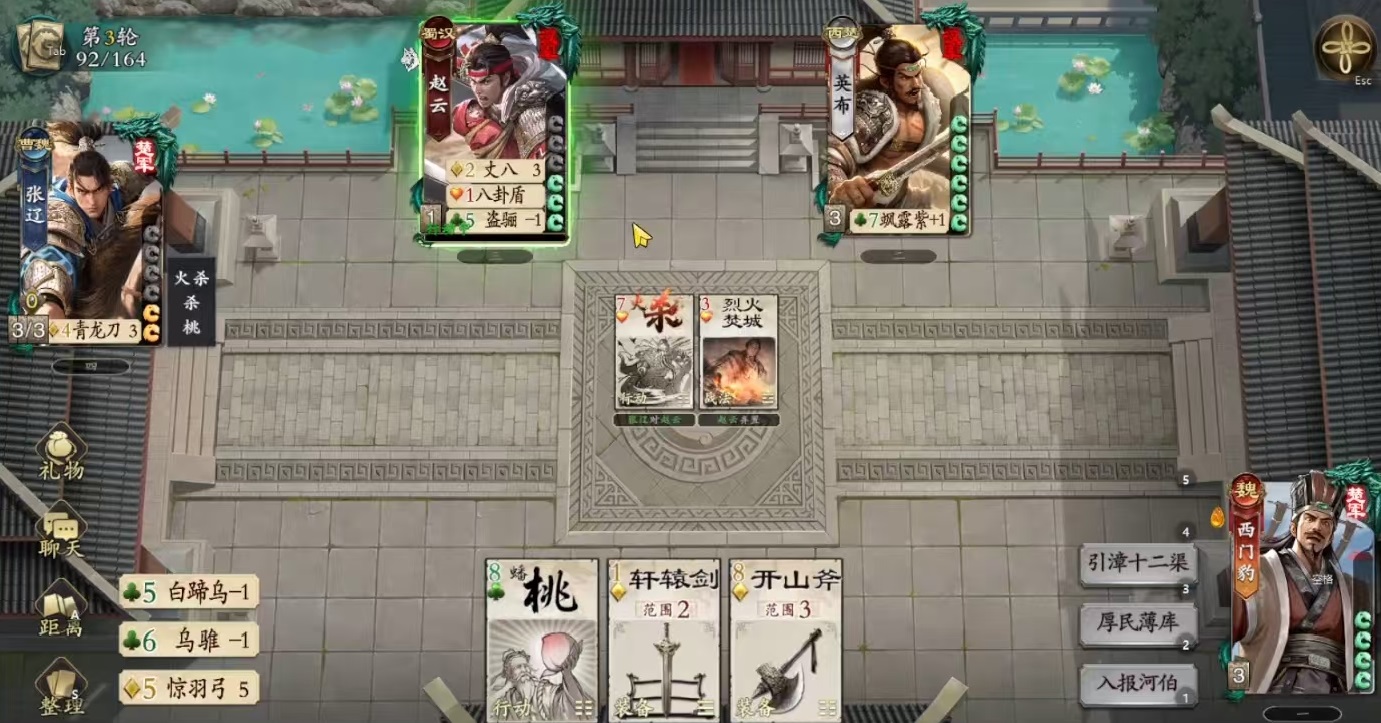This screenshot has width=1381, height=723.
Task: Click the 92/164 deck counter
Action: tap(108, 58)
